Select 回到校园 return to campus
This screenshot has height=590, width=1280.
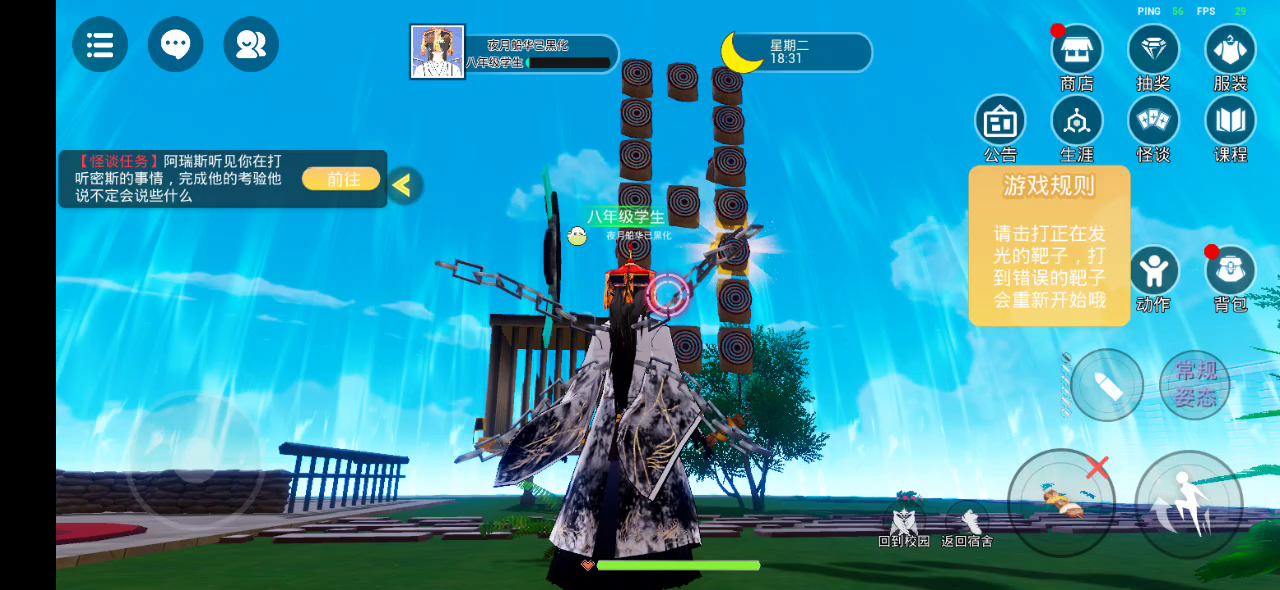pyautogui.click(x=904, y=524)
